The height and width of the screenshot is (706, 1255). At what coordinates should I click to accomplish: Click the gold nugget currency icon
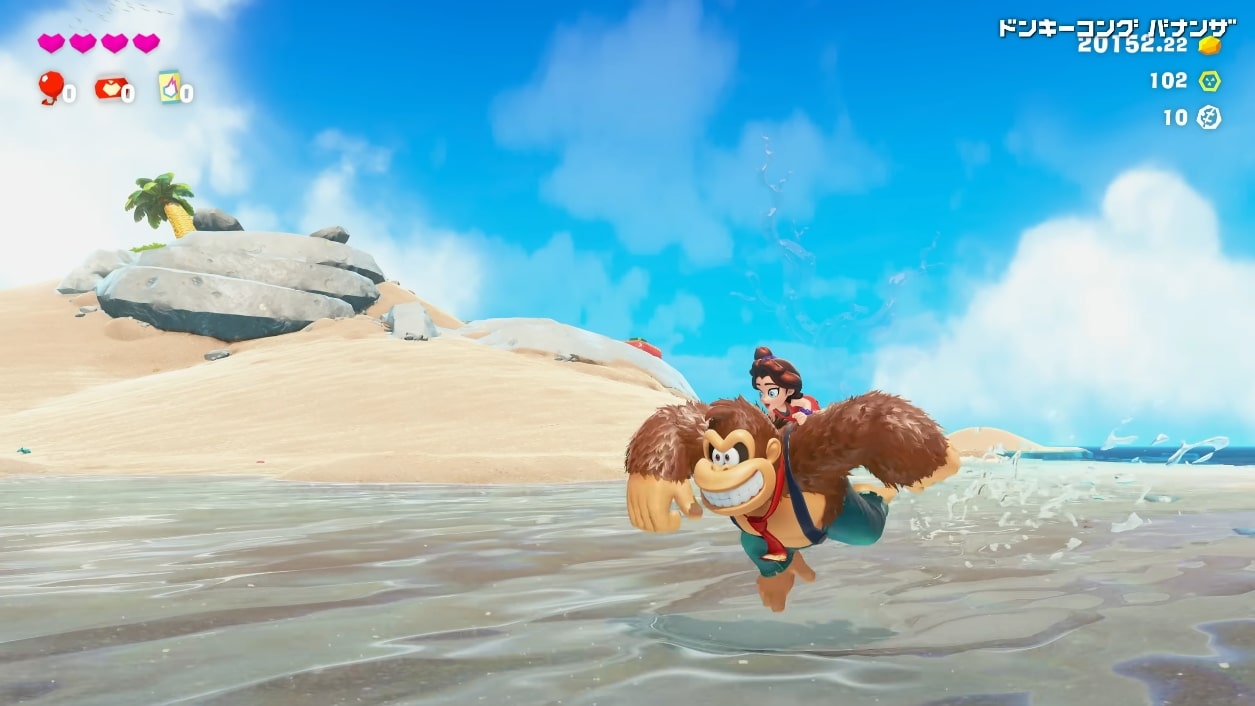pos(1210,45)
